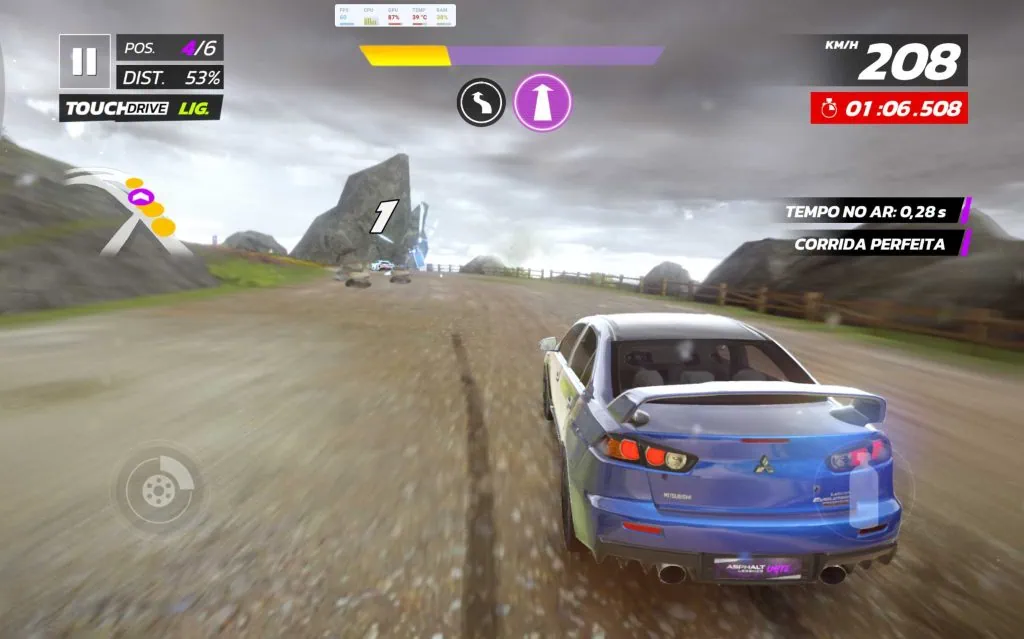Click the performance stats overlay
The image size is (1024, 639).
395,15
